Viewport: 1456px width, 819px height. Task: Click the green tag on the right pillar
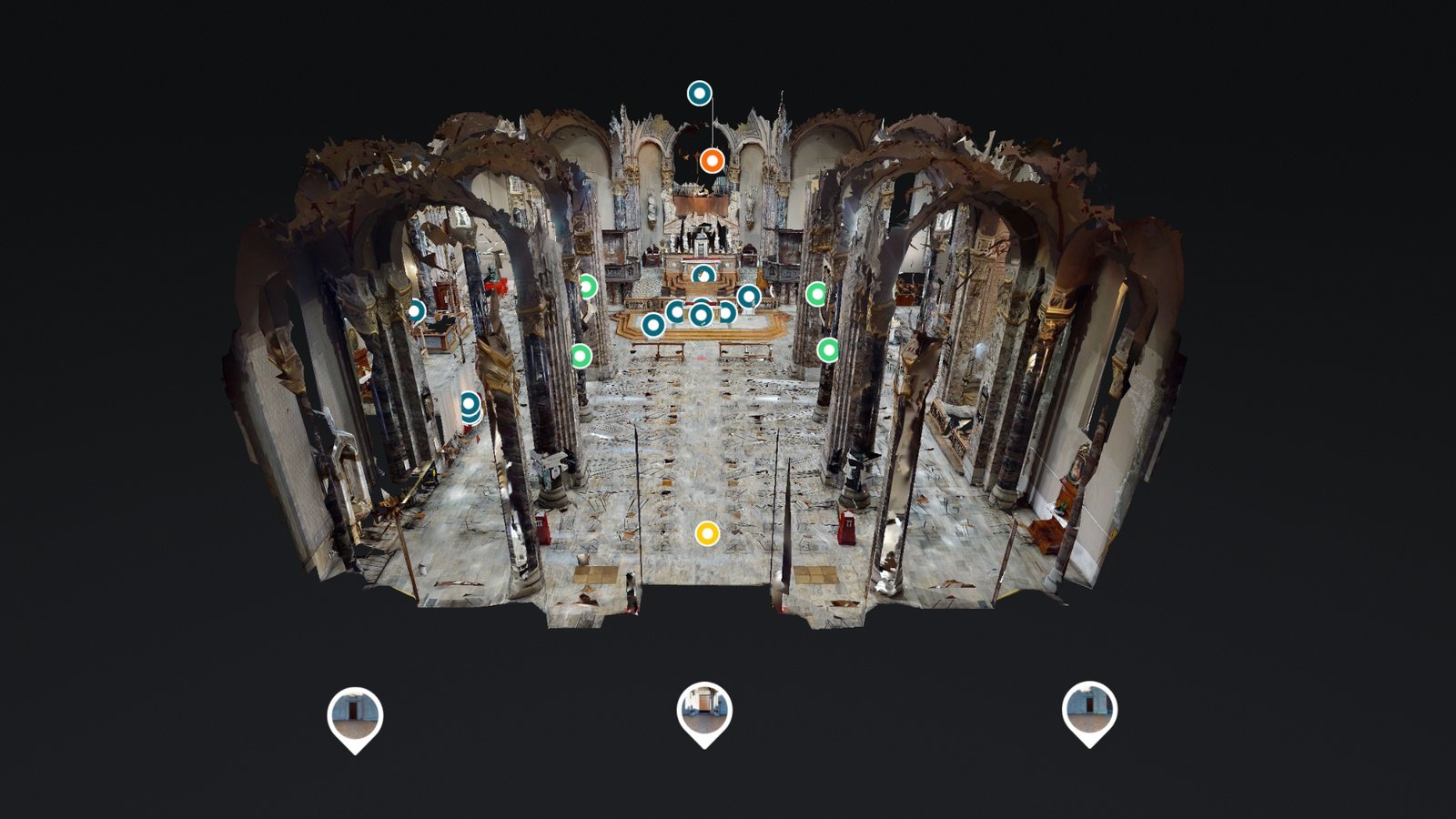(x=817, y=292)
